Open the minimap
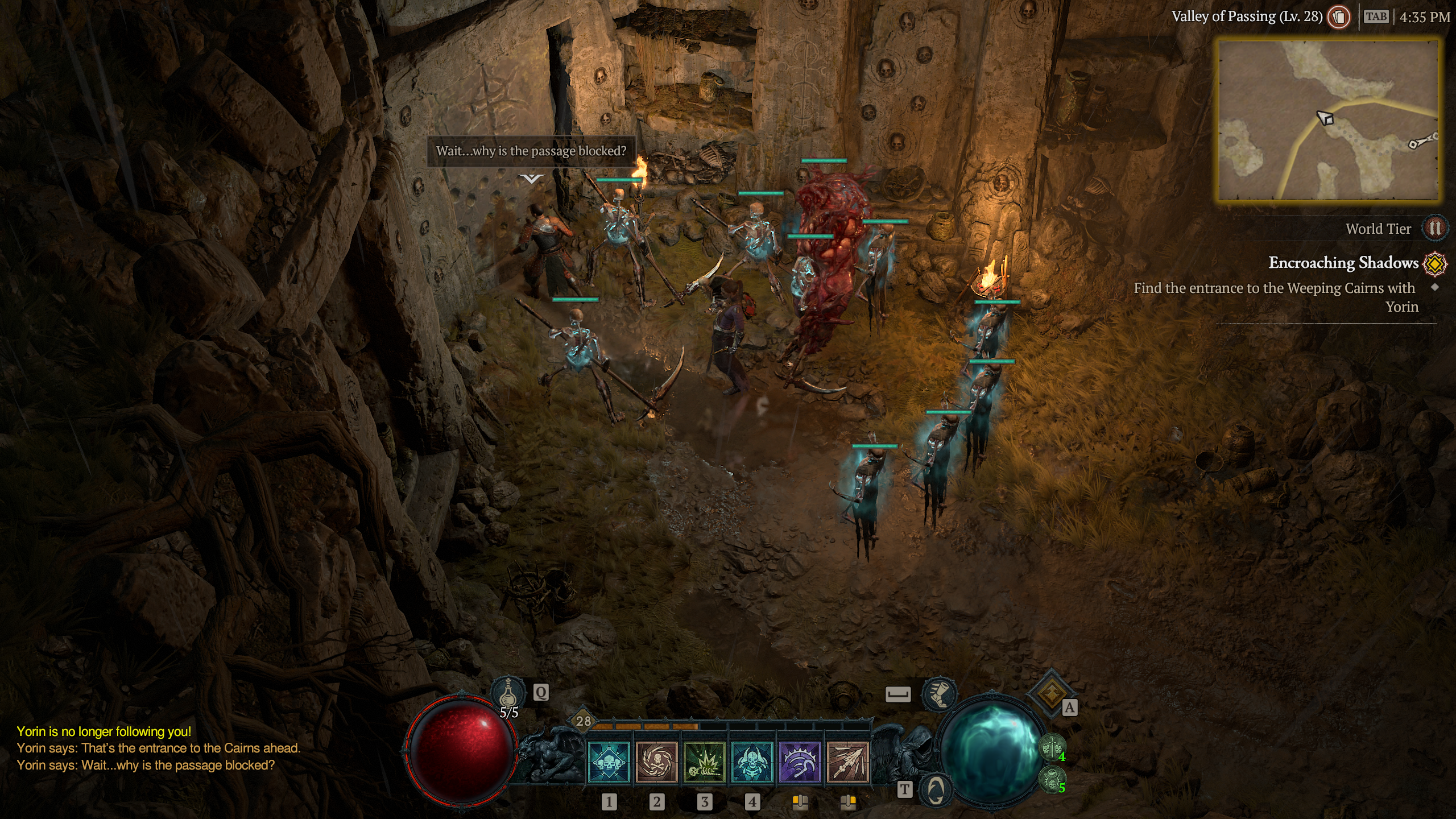Image resolution: width=1456 pixels, height=819 pixels. (x=1328, y=119)
